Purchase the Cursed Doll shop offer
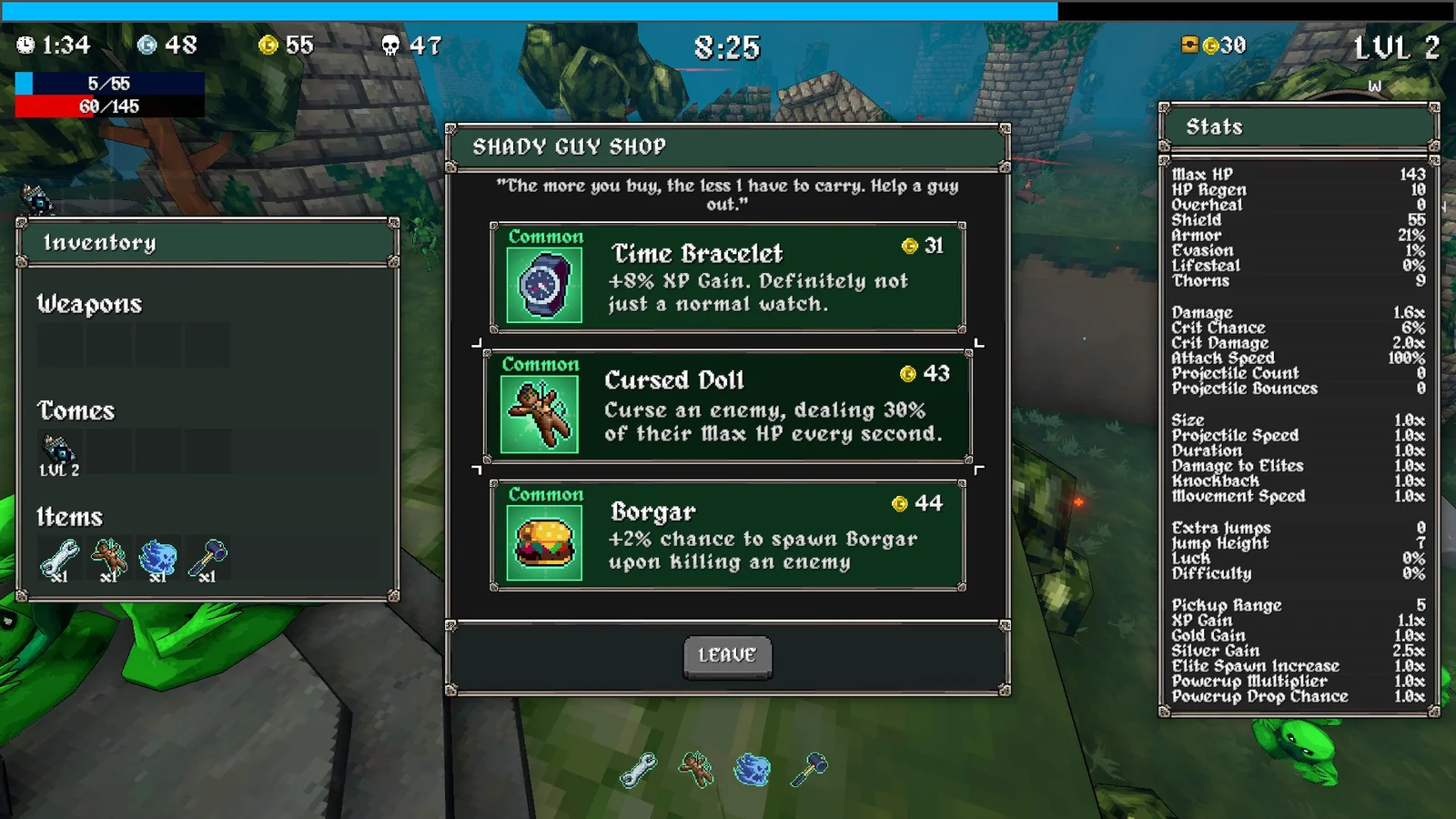This screenshot has height=819, width=1456. point(727,406)
